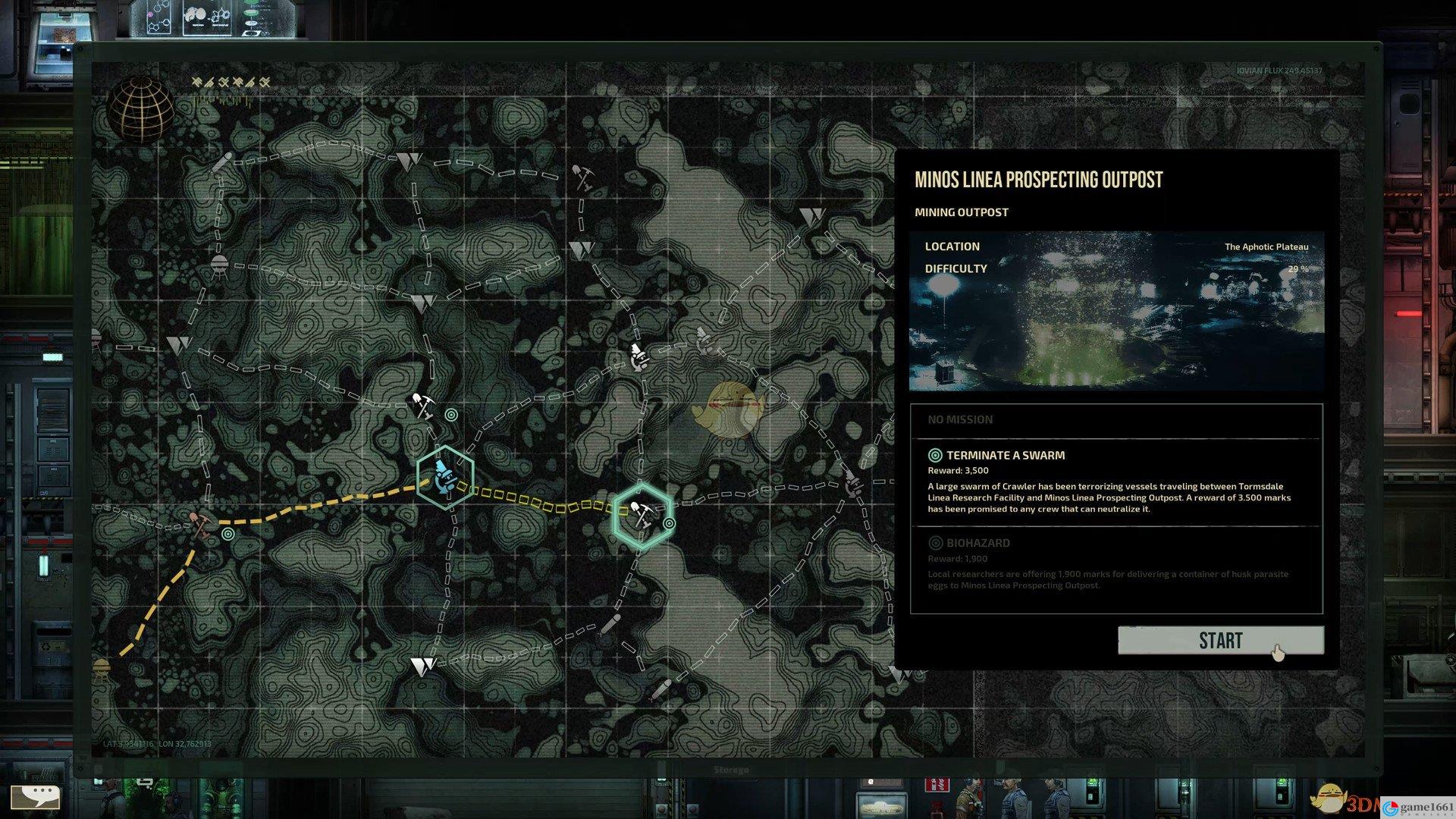Click the START button

coord(1220,641)
